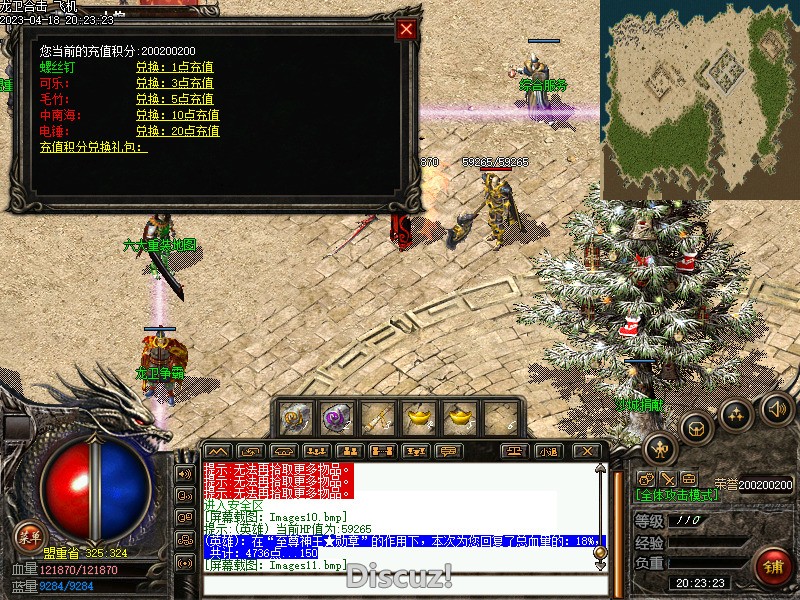Toggle the speaker sound button

pyautogui.click(x=777, y=408)
